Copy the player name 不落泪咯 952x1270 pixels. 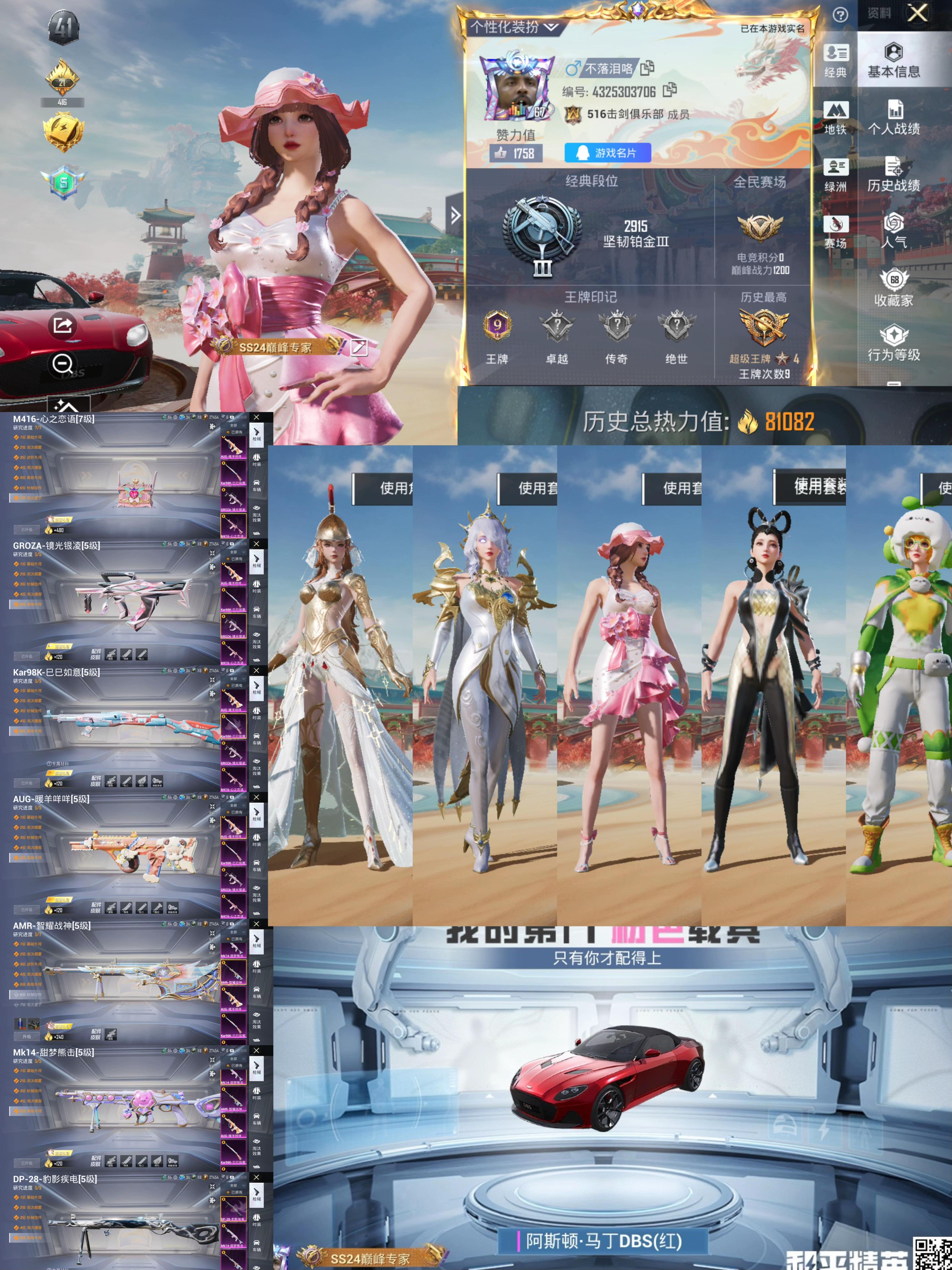648,68
